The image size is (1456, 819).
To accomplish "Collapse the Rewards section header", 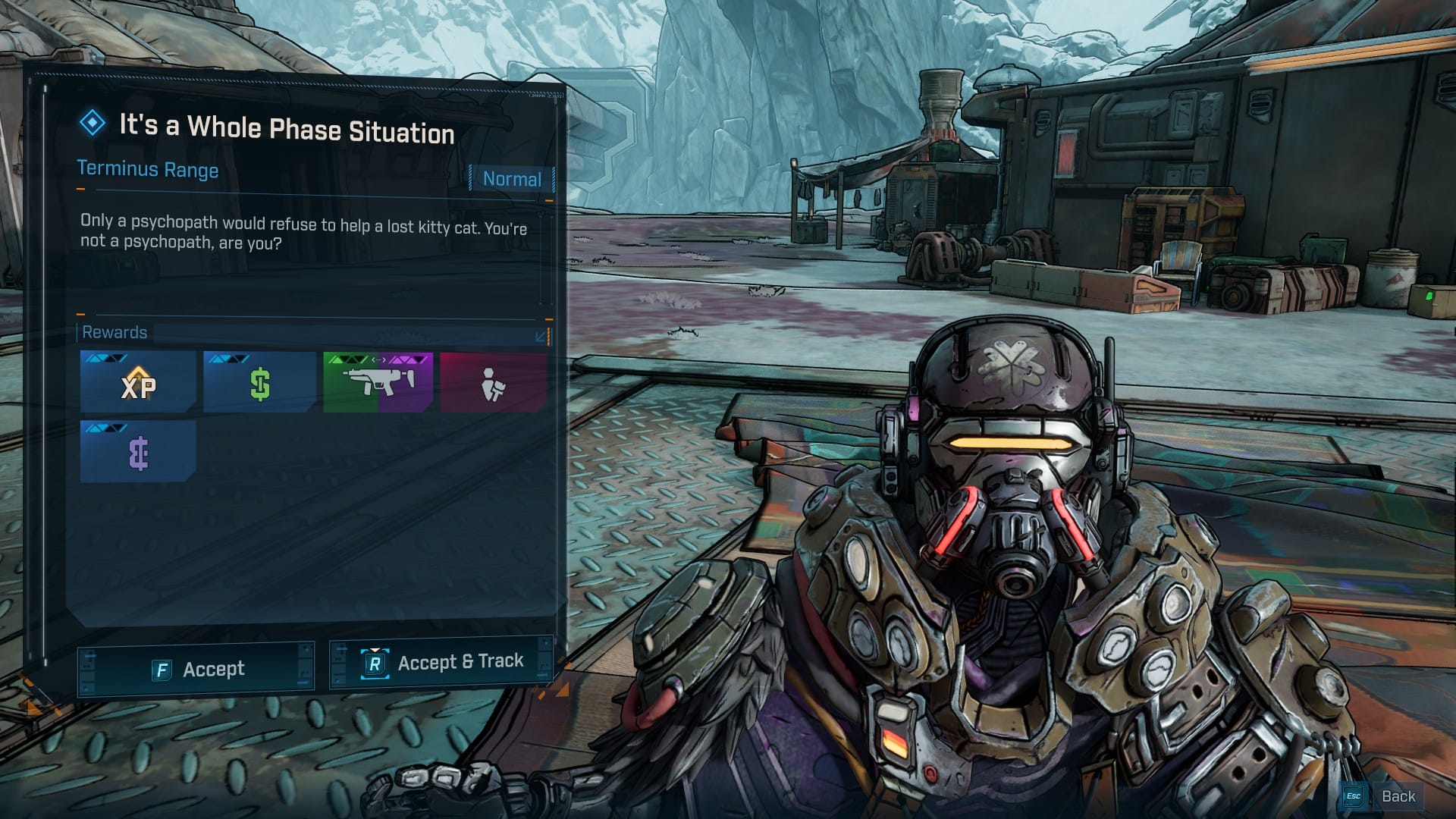I will 541,335.
